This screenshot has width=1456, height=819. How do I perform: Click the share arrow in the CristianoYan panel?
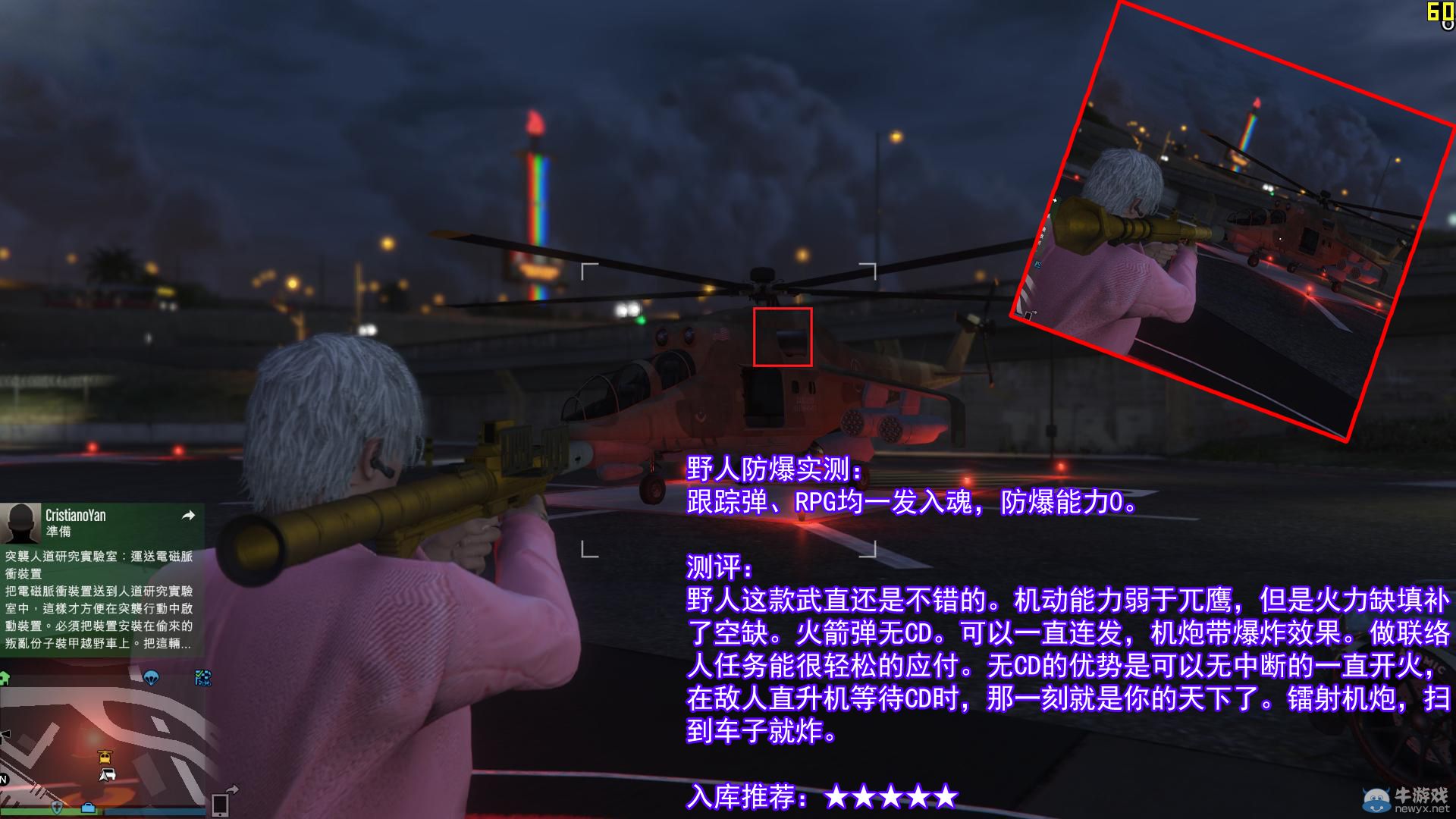190,515
